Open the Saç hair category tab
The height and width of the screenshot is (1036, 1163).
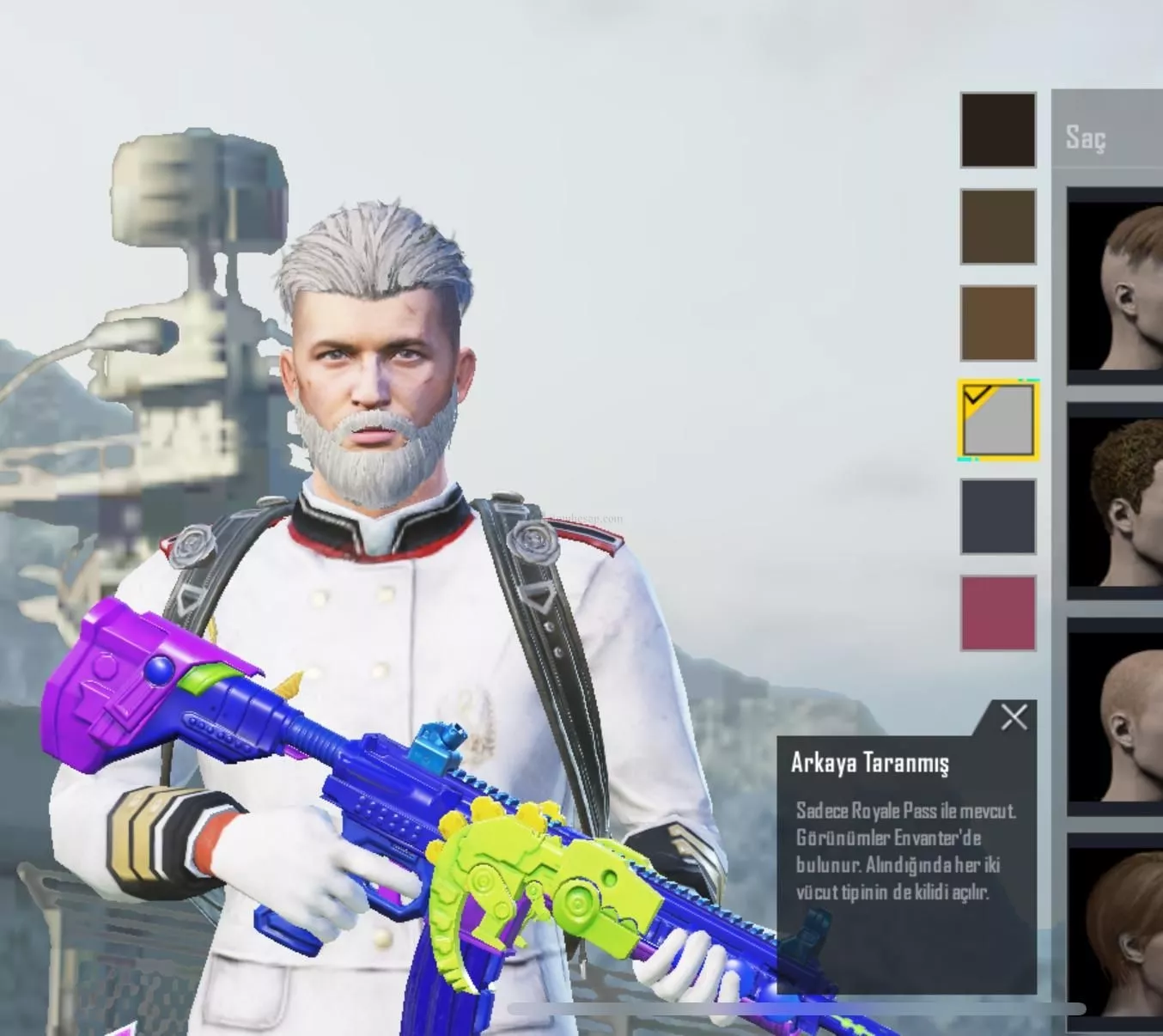pyautogui.click(x=1086, y=137)
